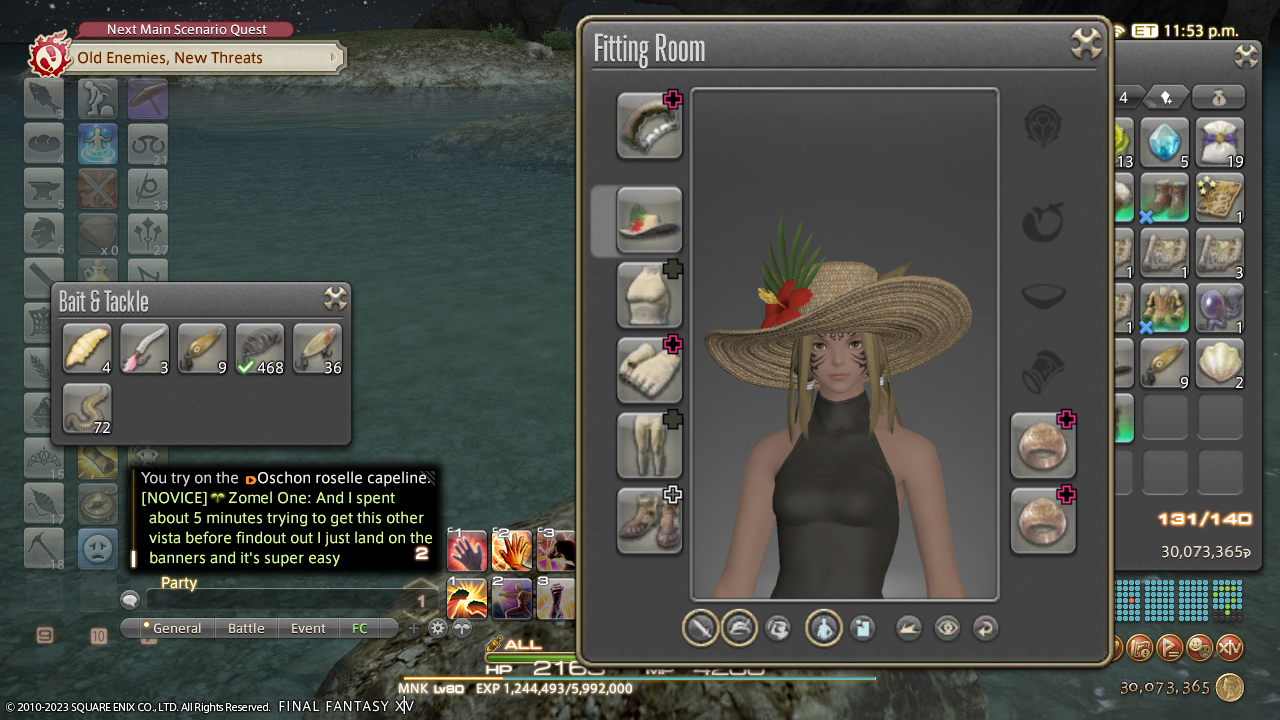
Task: Close the Bait & Tackle window
Action: coord(335,299)
